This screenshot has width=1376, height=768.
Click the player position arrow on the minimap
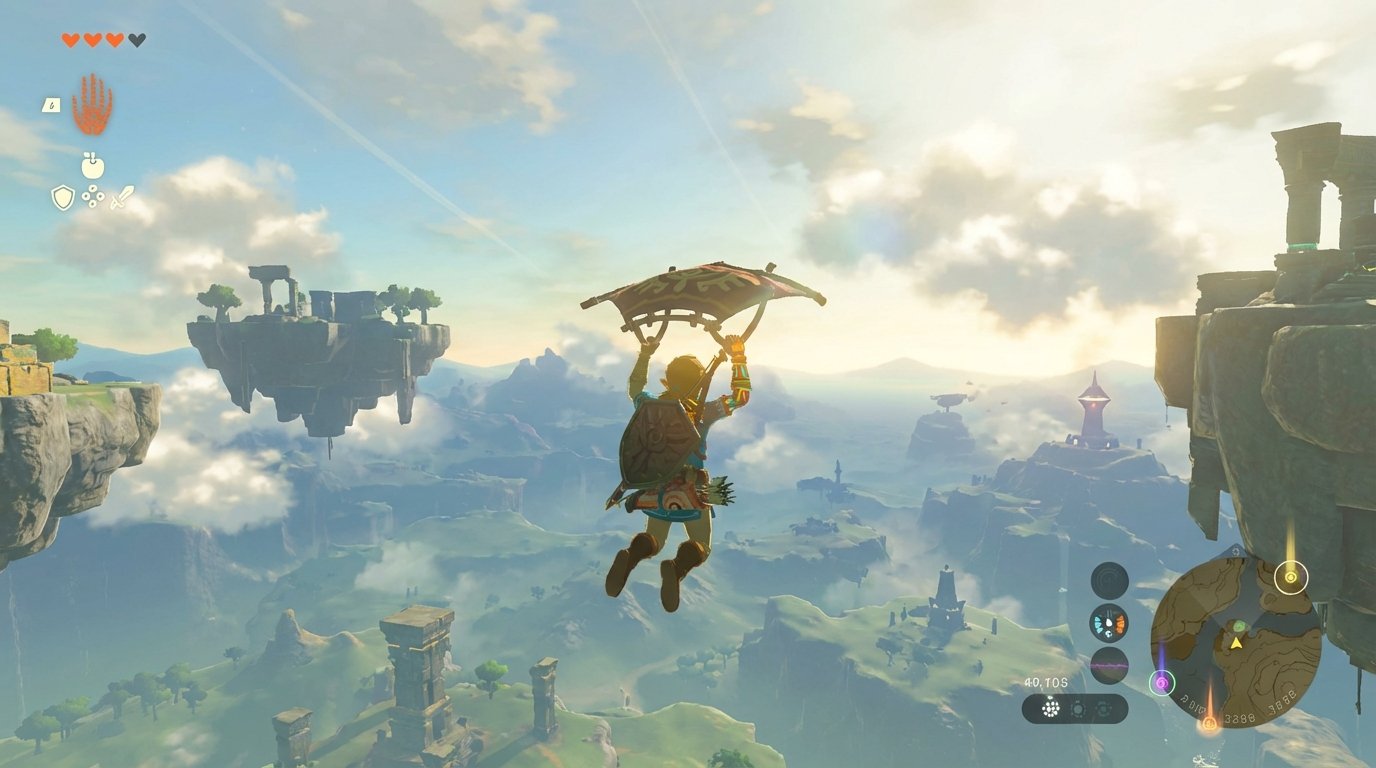tap(1236, 644)
